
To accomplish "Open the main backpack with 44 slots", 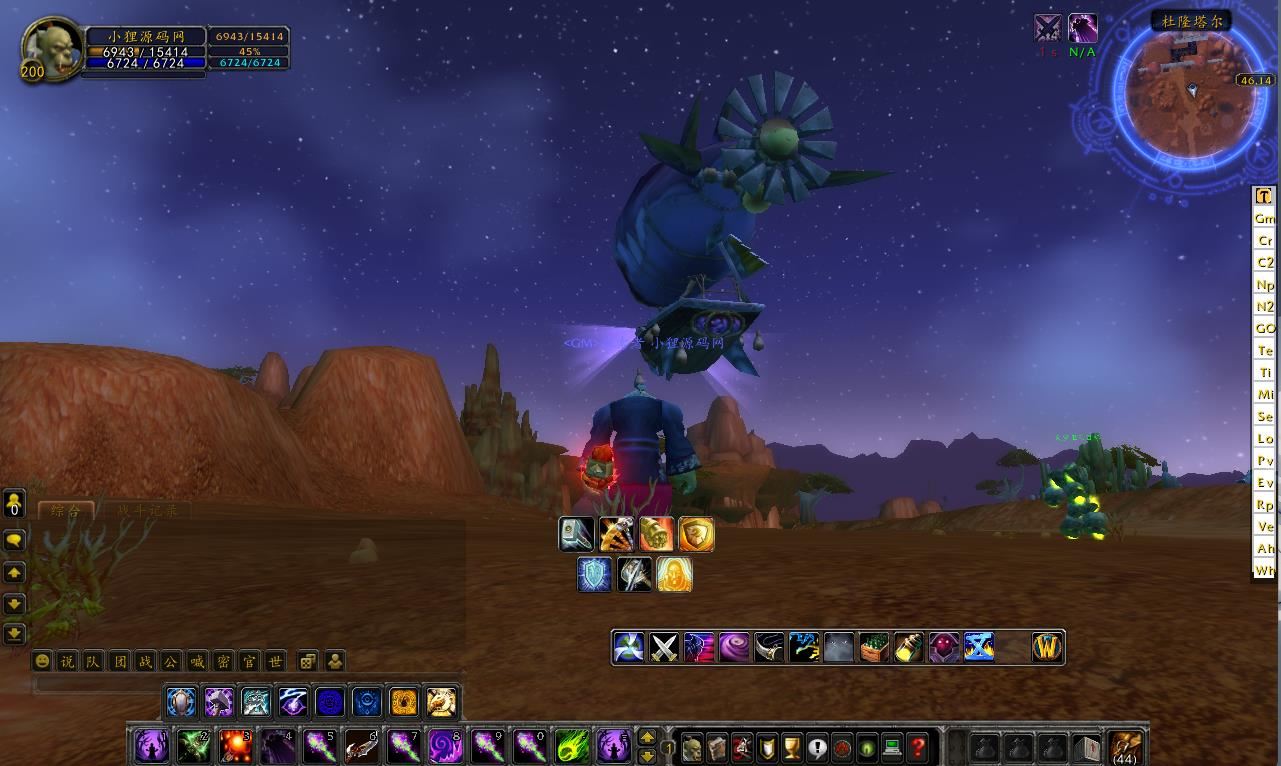I will pos(1127,746).
